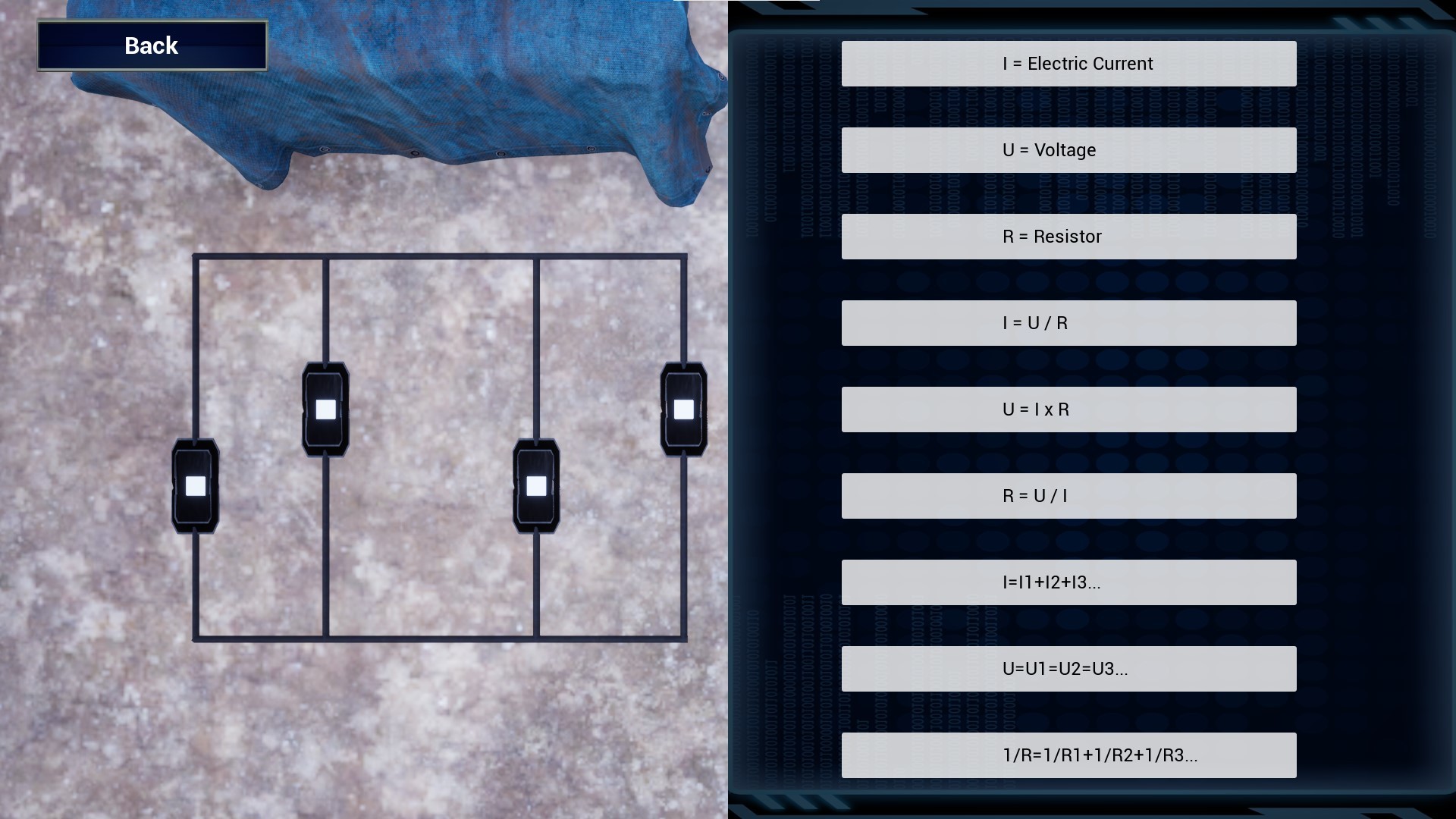Screen dimensions: 1456x819
Task: Select the "U = Voltage" option
Action: (x=1068, y=149)
